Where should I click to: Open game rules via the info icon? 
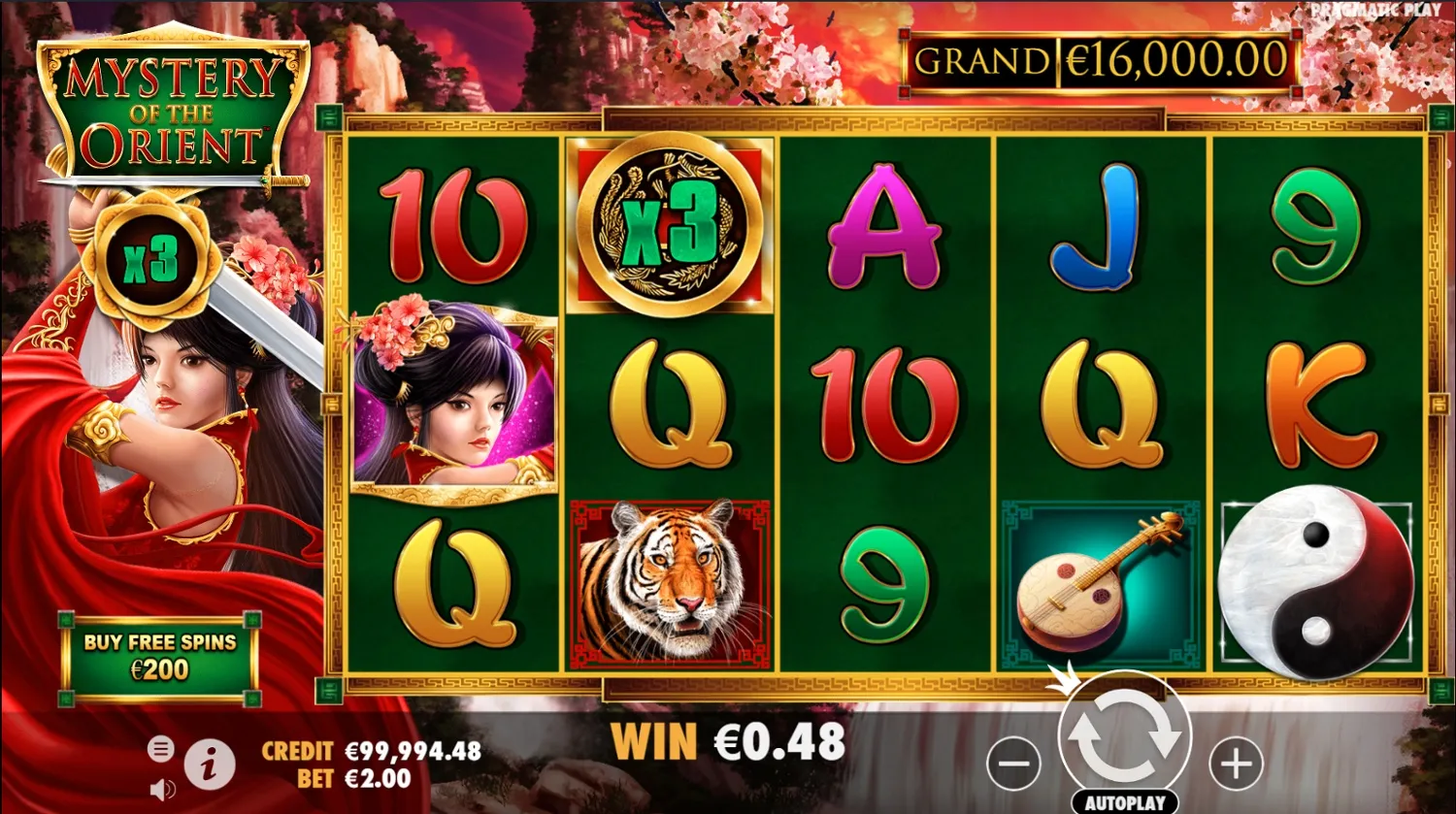pyautogui.click(x=209, y=764)
